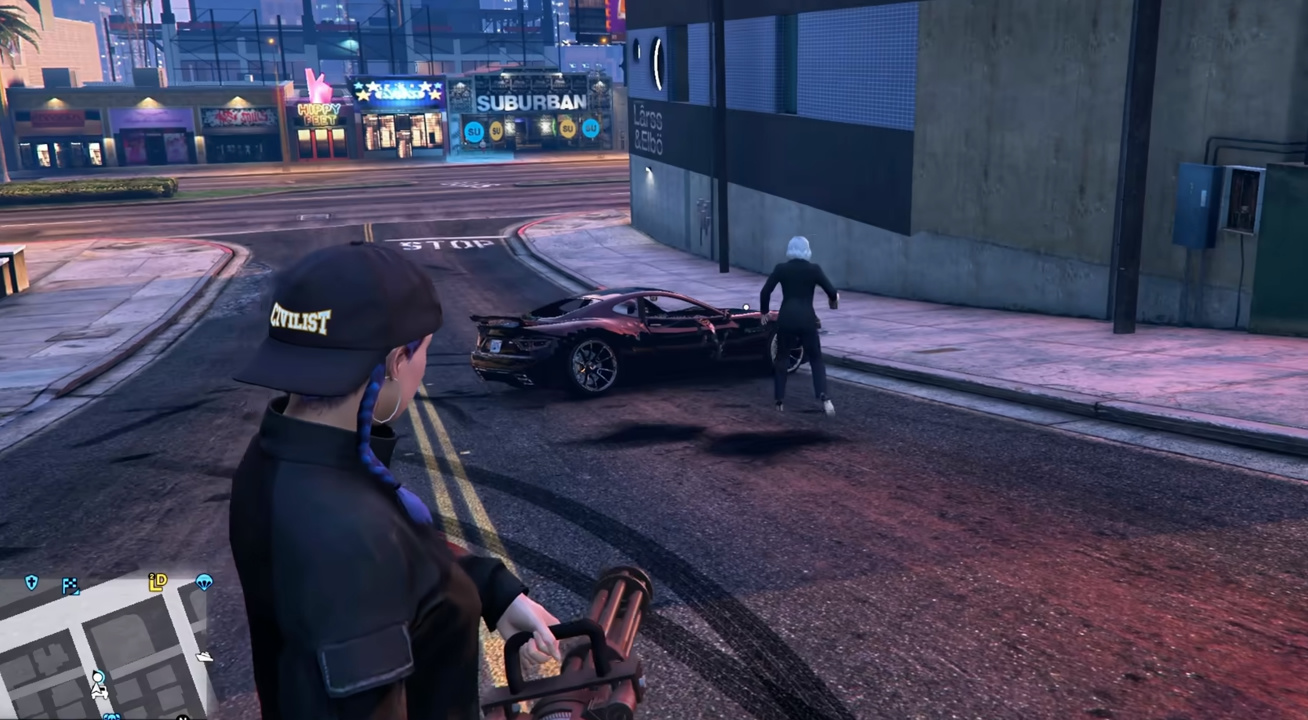Click the white yacht minimap marker
Screen dimensions: 1308x720
tap(204, 656)
